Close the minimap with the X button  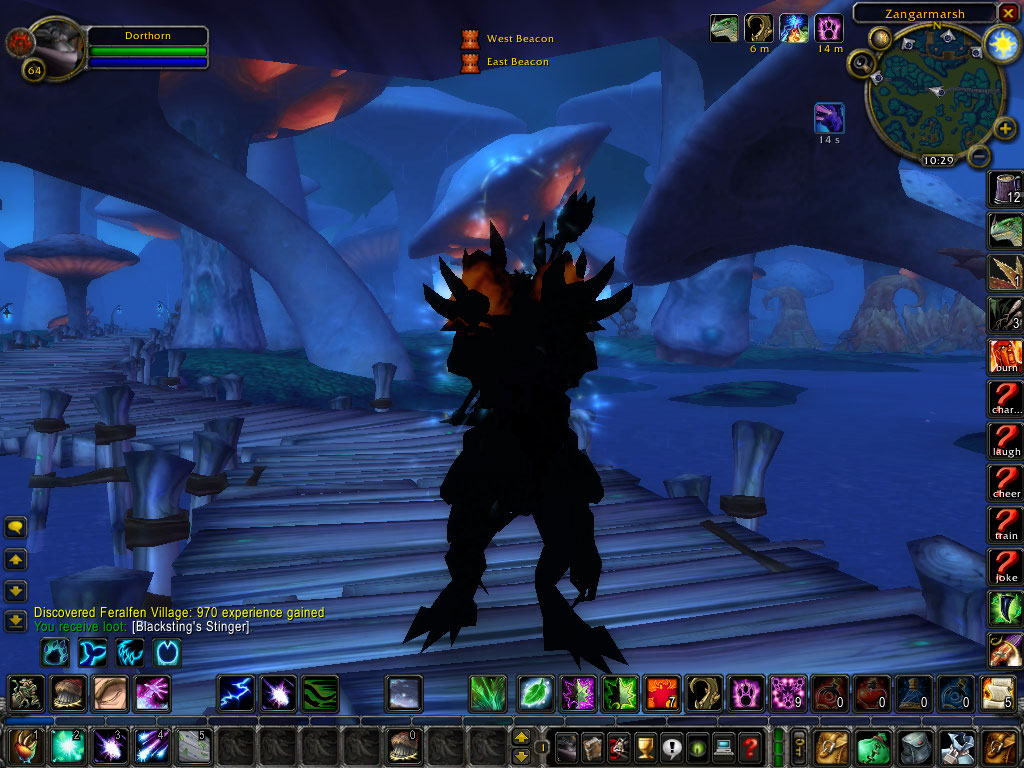[x=1008, y=13]
